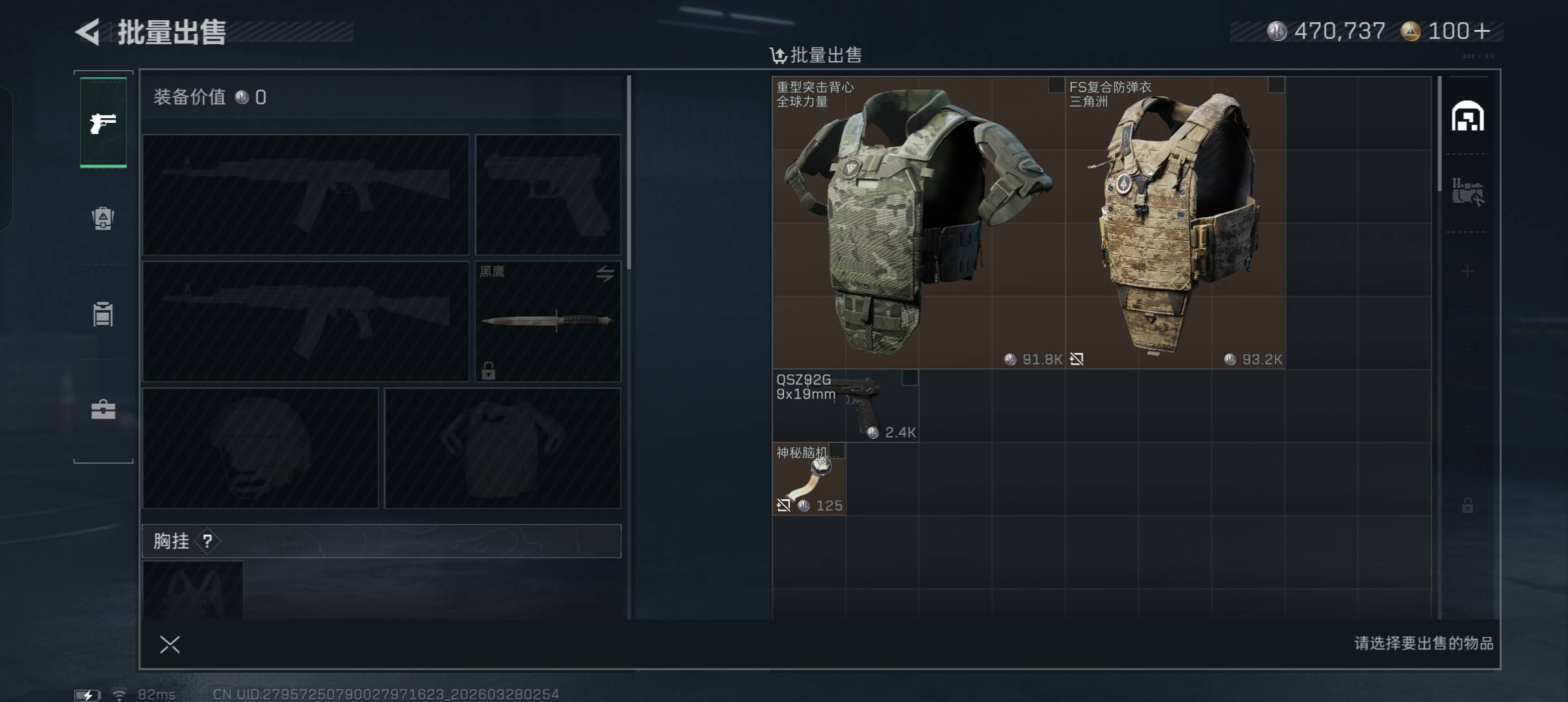Open the clipboard tab in the sidebar
1568x702 pixels.
click(103, 314)
